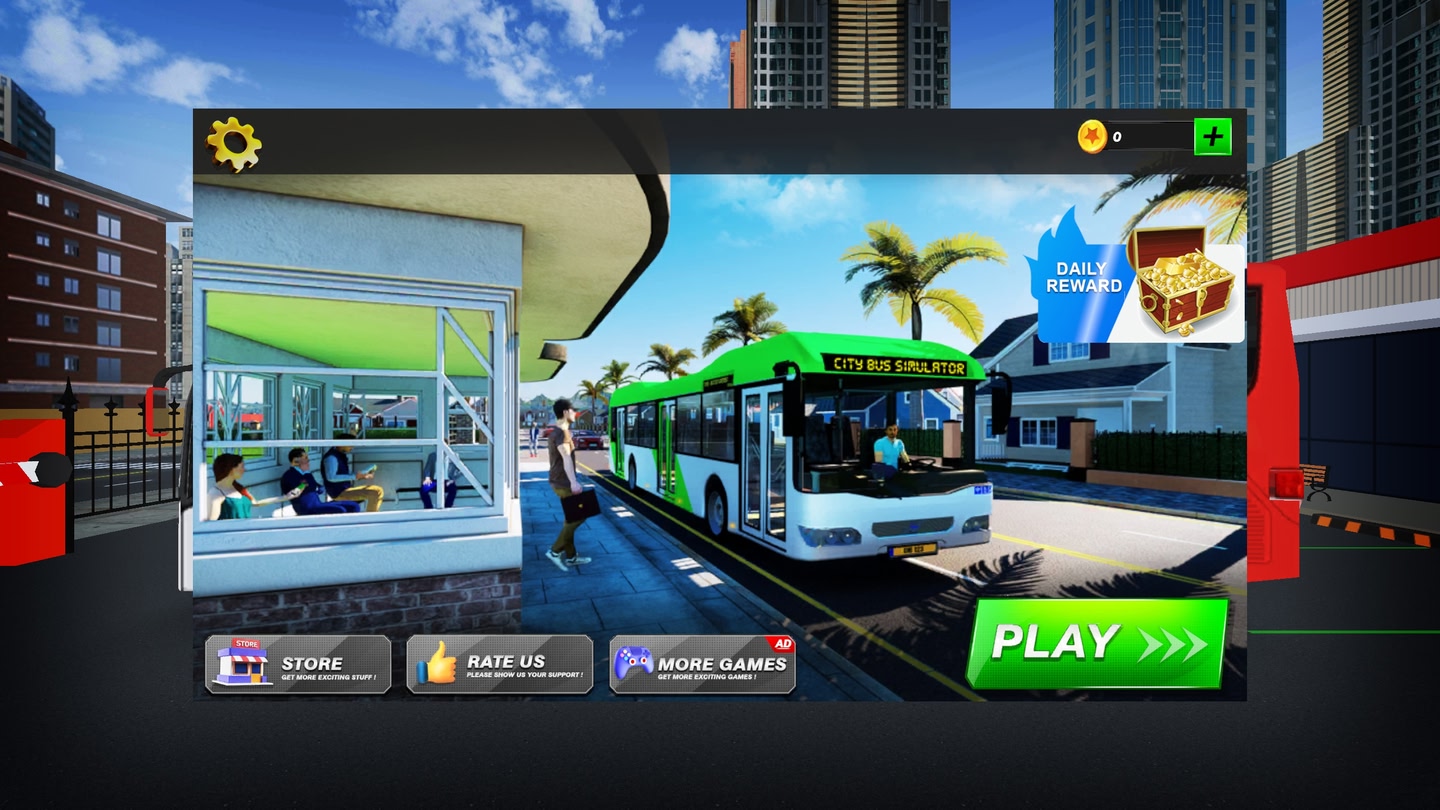Open the settings gear icon
Screen dimensions: 1440x810
click(x=236, y=143)
